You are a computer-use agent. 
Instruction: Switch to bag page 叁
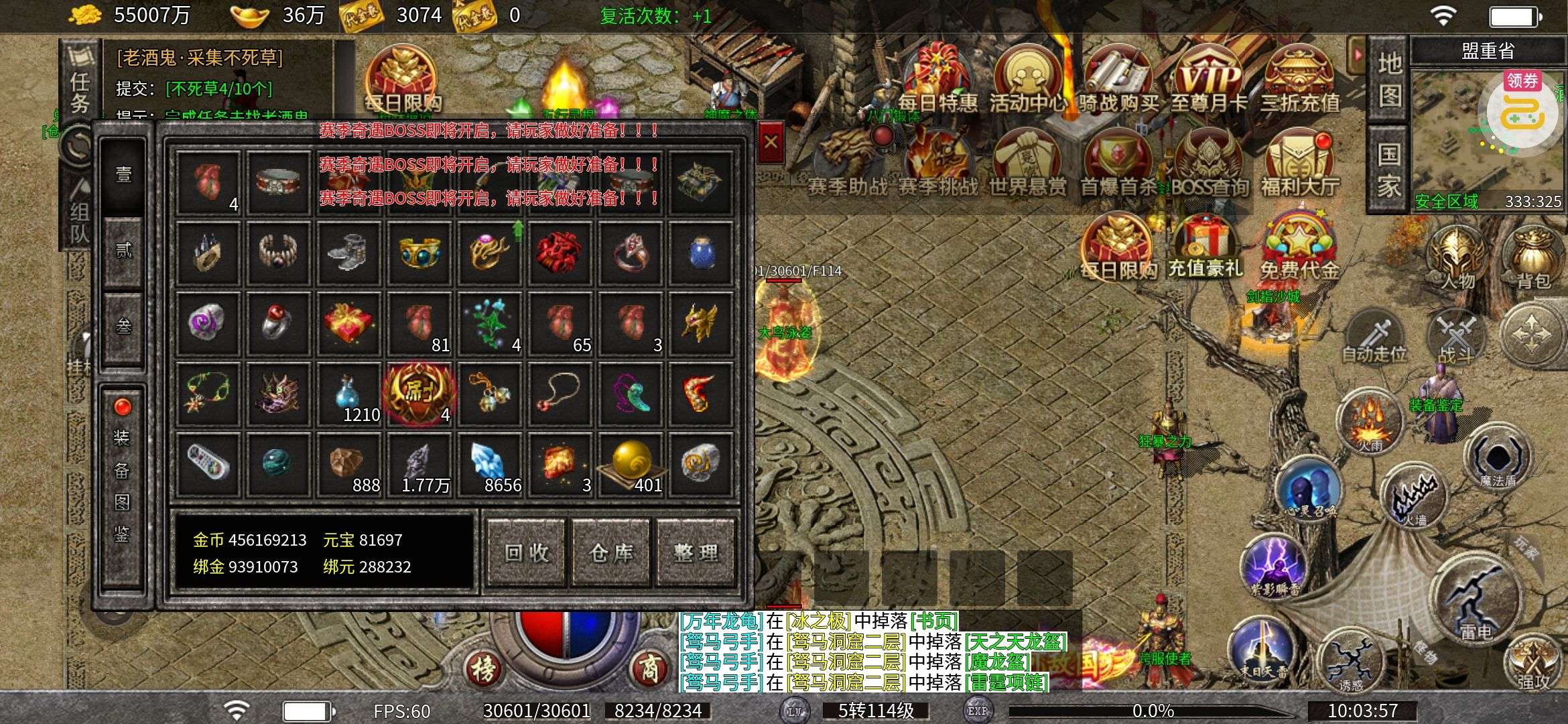coord(124,326)
